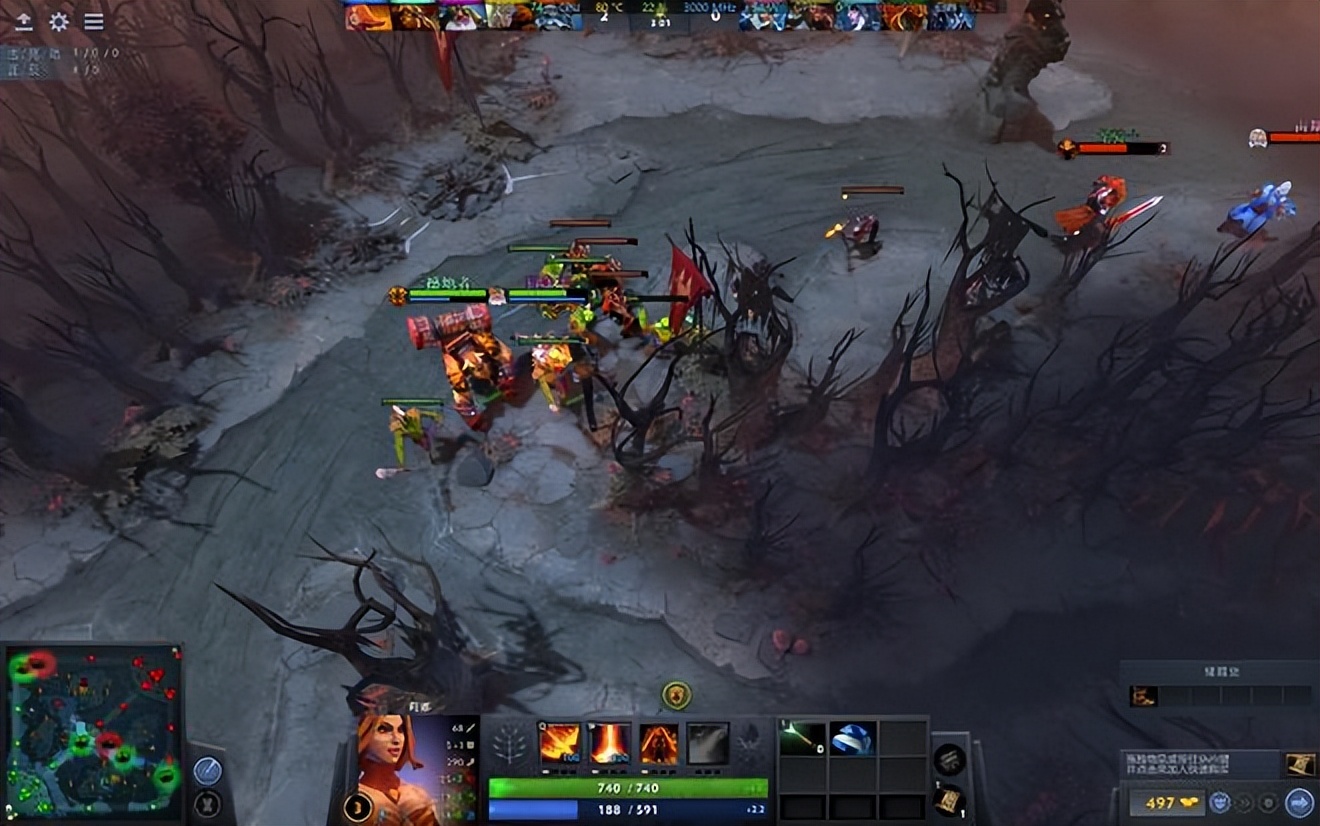This screenshot has width=1320, height=826.
Task: Click the round shield emblem above the health bar
Action: (x=677, y=695)
